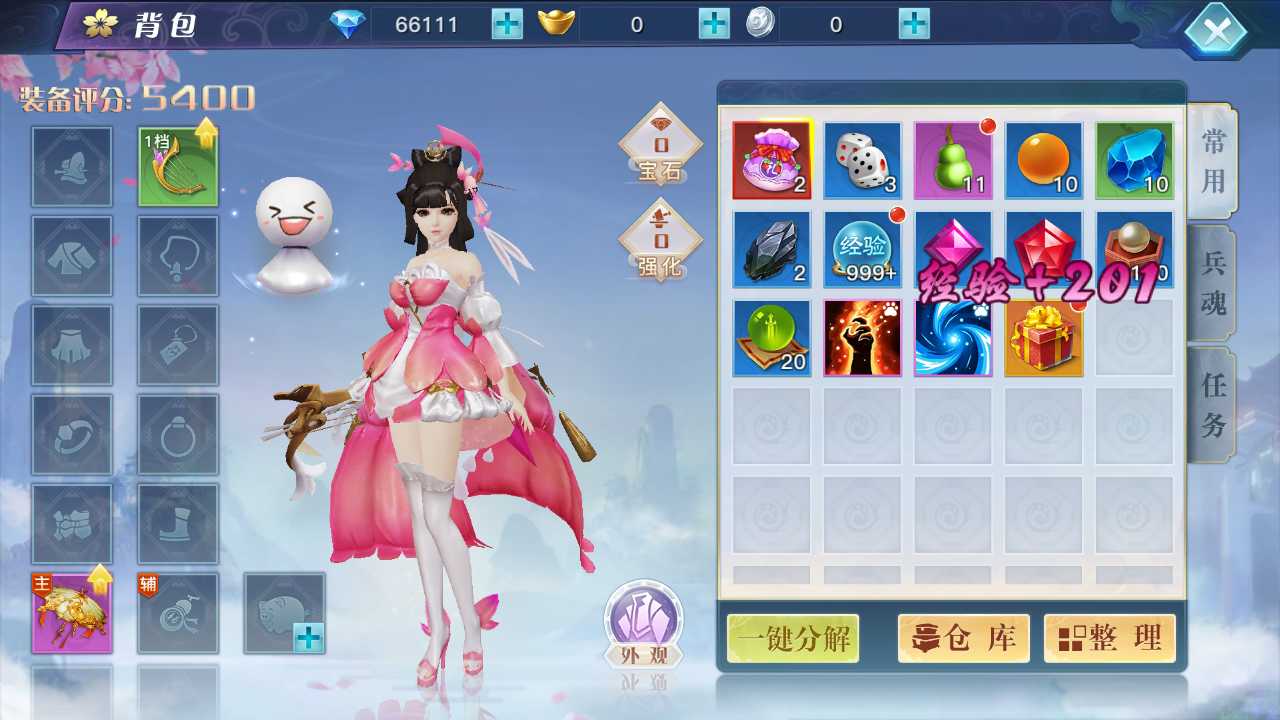Select the pink gem item
The image size is (1280, 720).
[952, 248]
